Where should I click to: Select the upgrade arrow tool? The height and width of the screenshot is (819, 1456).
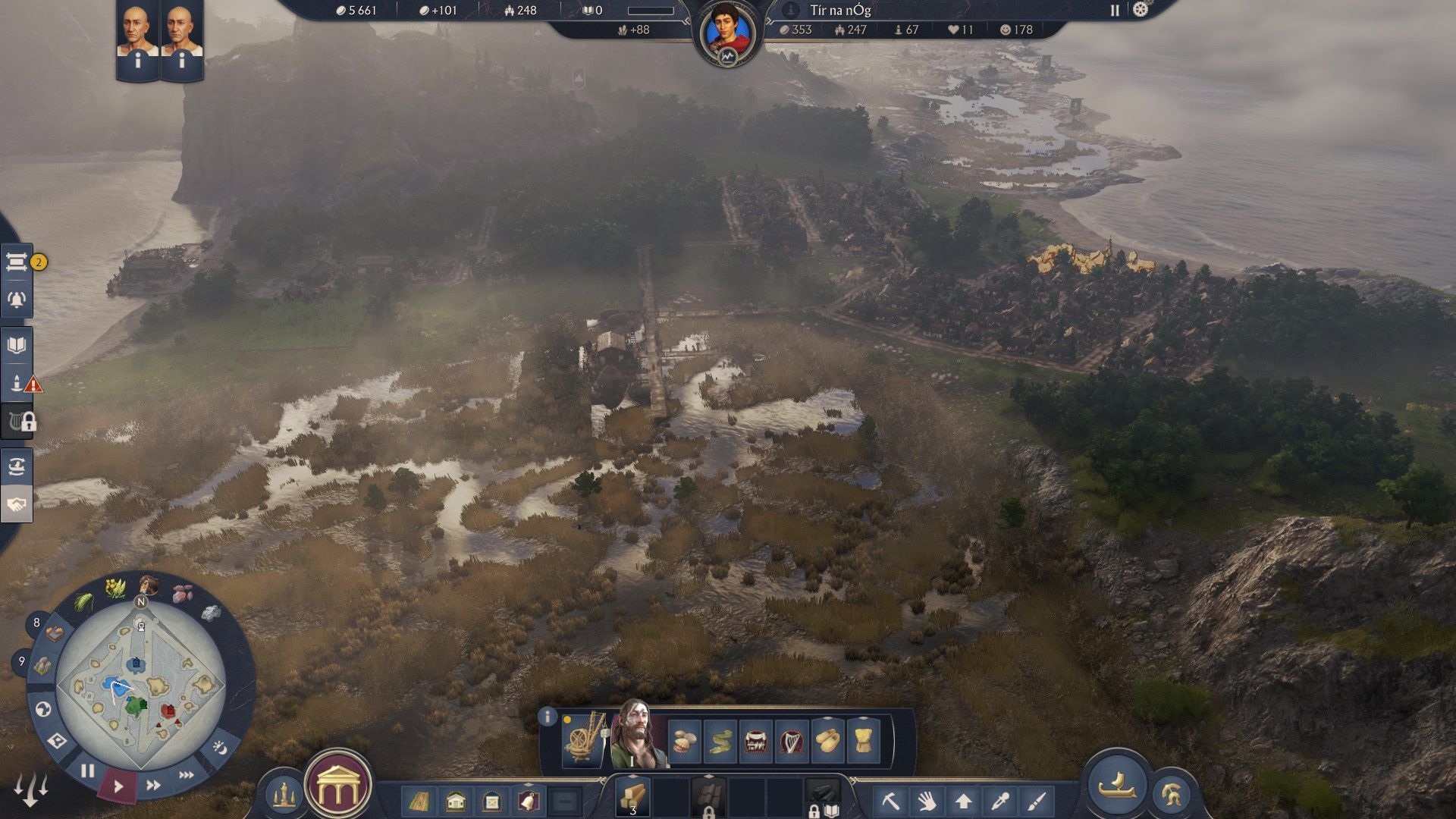(x=964, y=801)
